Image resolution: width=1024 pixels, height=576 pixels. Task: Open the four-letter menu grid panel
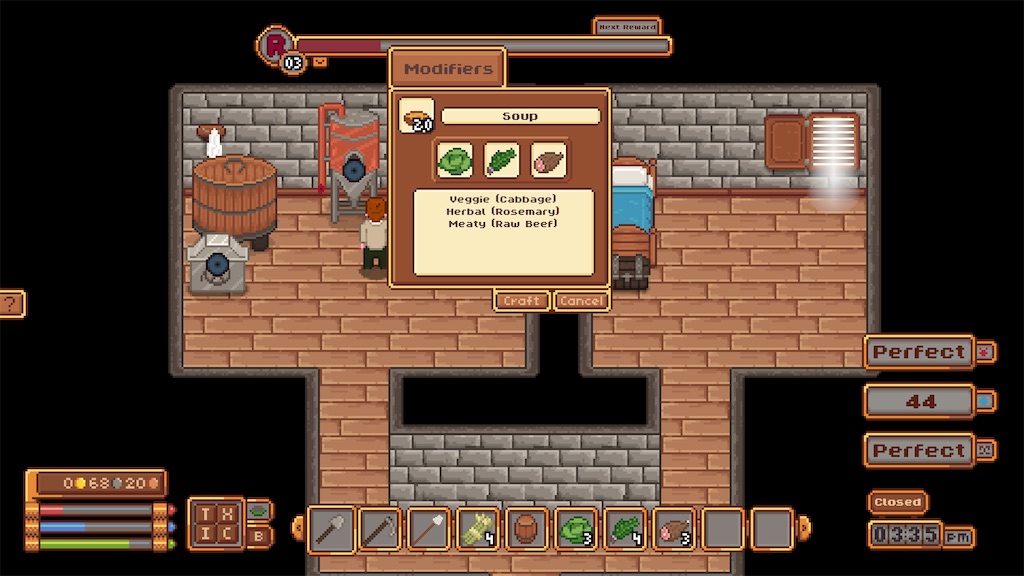(x=215, y=523)
